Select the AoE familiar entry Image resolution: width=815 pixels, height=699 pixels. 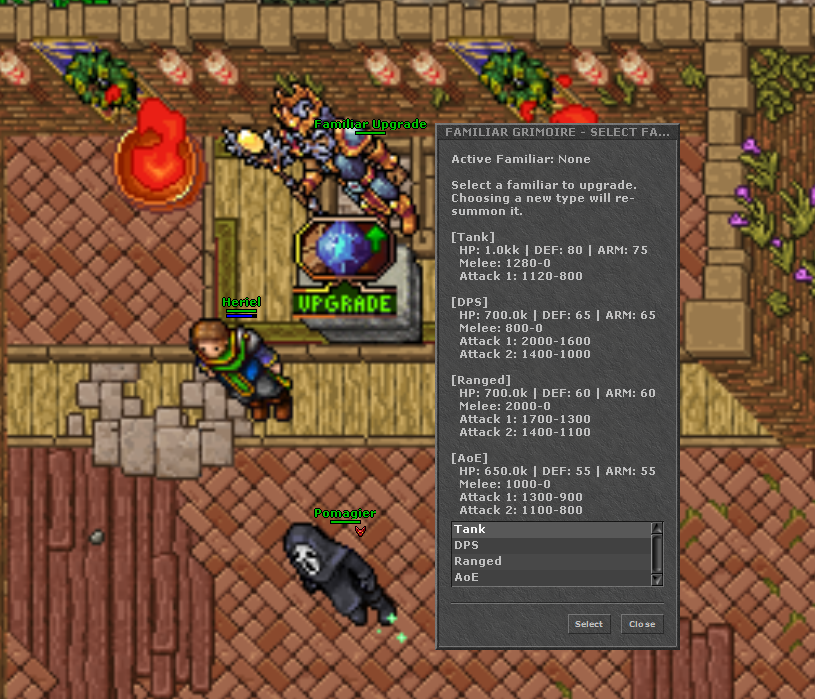click(x=550, y=577)
